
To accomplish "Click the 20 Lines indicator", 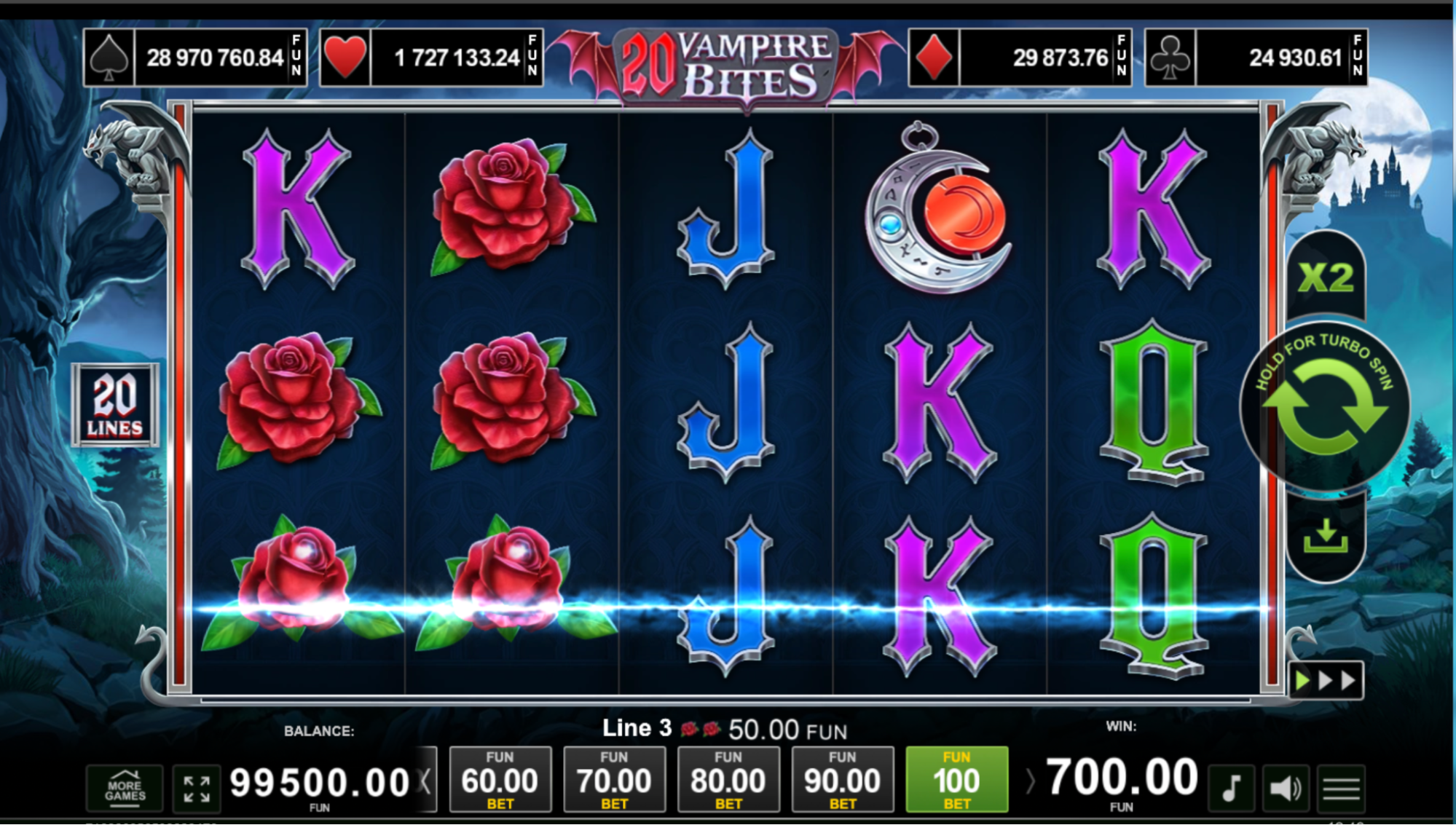I will pos(115,405).
